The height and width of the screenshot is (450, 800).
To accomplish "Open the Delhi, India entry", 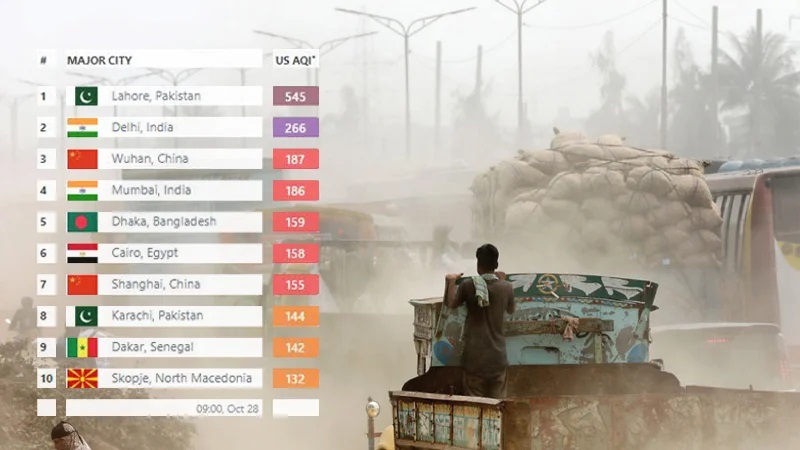I will pos(142,127).
